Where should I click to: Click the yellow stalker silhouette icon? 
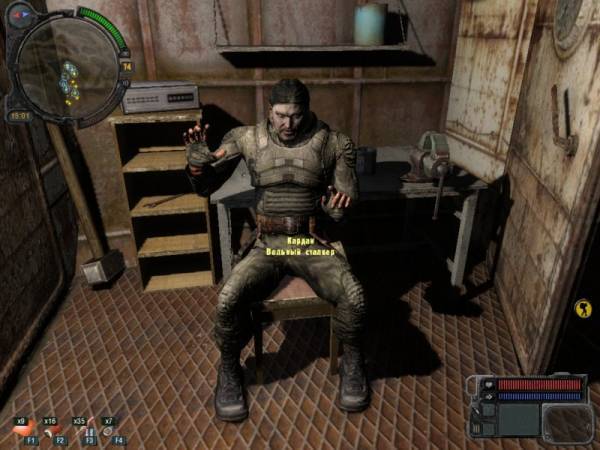pyautogui.click(x=583, y=309)
